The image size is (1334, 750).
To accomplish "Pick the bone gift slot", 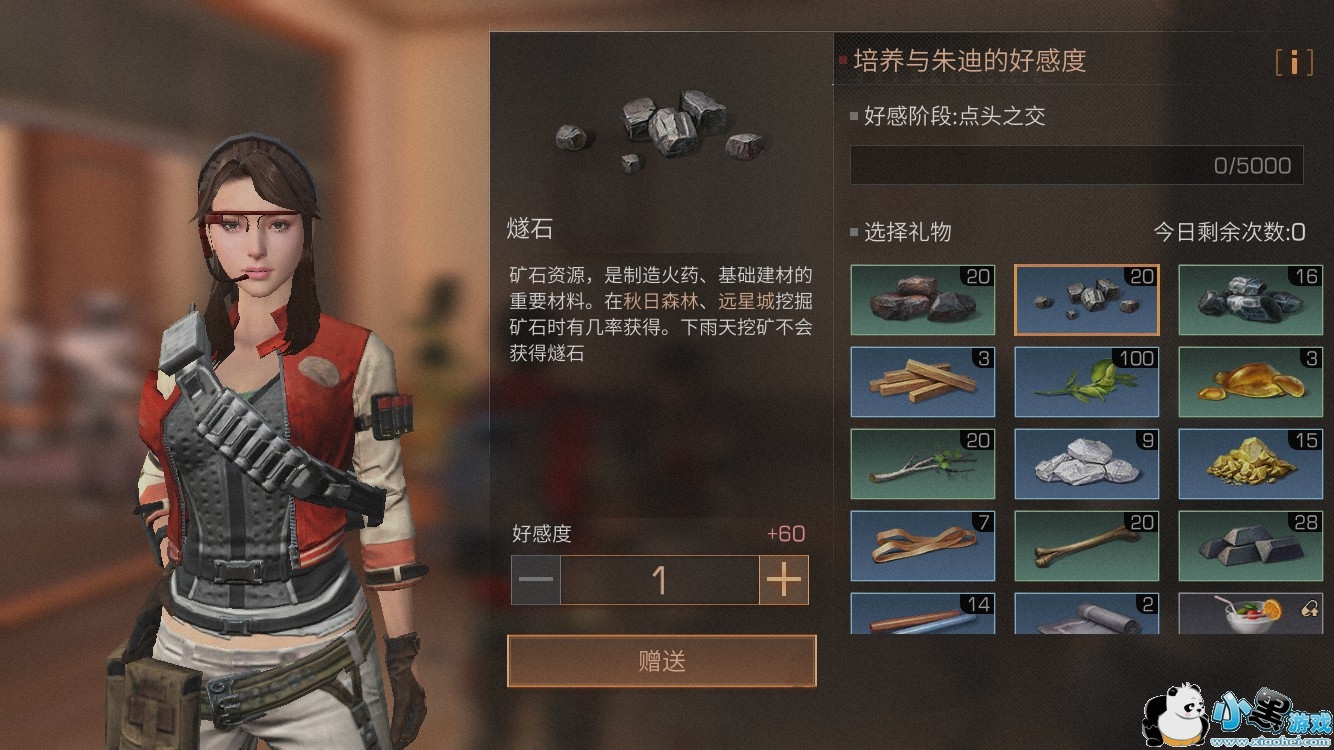I will point(1086,546).
